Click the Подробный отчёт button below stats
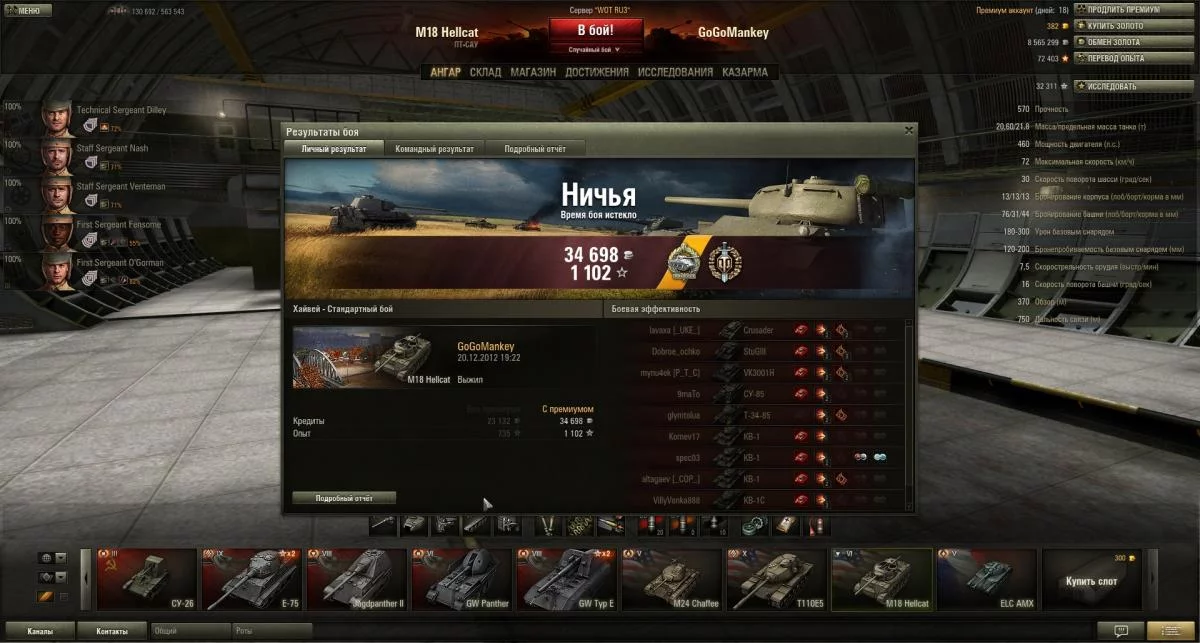The width and height of the screenshot is (1200, 643). point(344,498)
